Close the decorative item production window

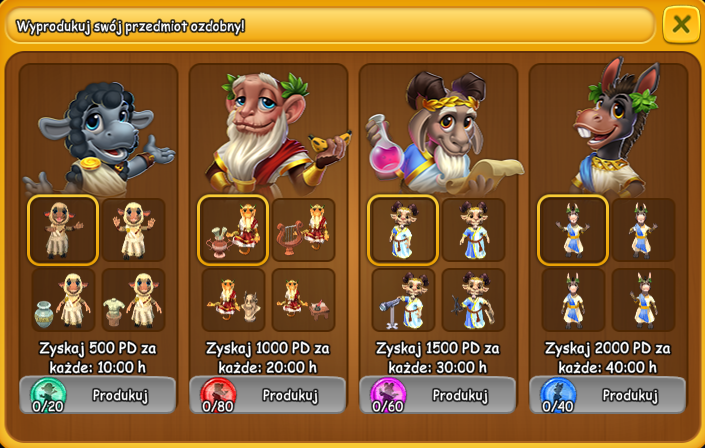[681, 24]
